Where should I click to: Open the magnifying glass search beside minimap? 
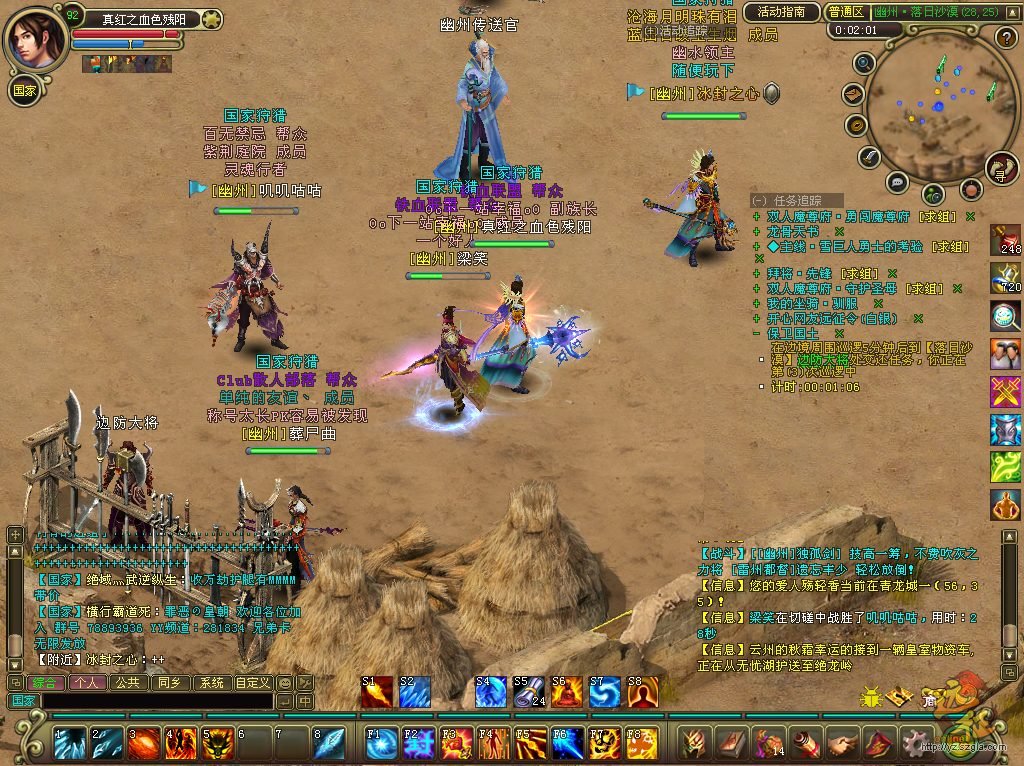coord(865,64)
